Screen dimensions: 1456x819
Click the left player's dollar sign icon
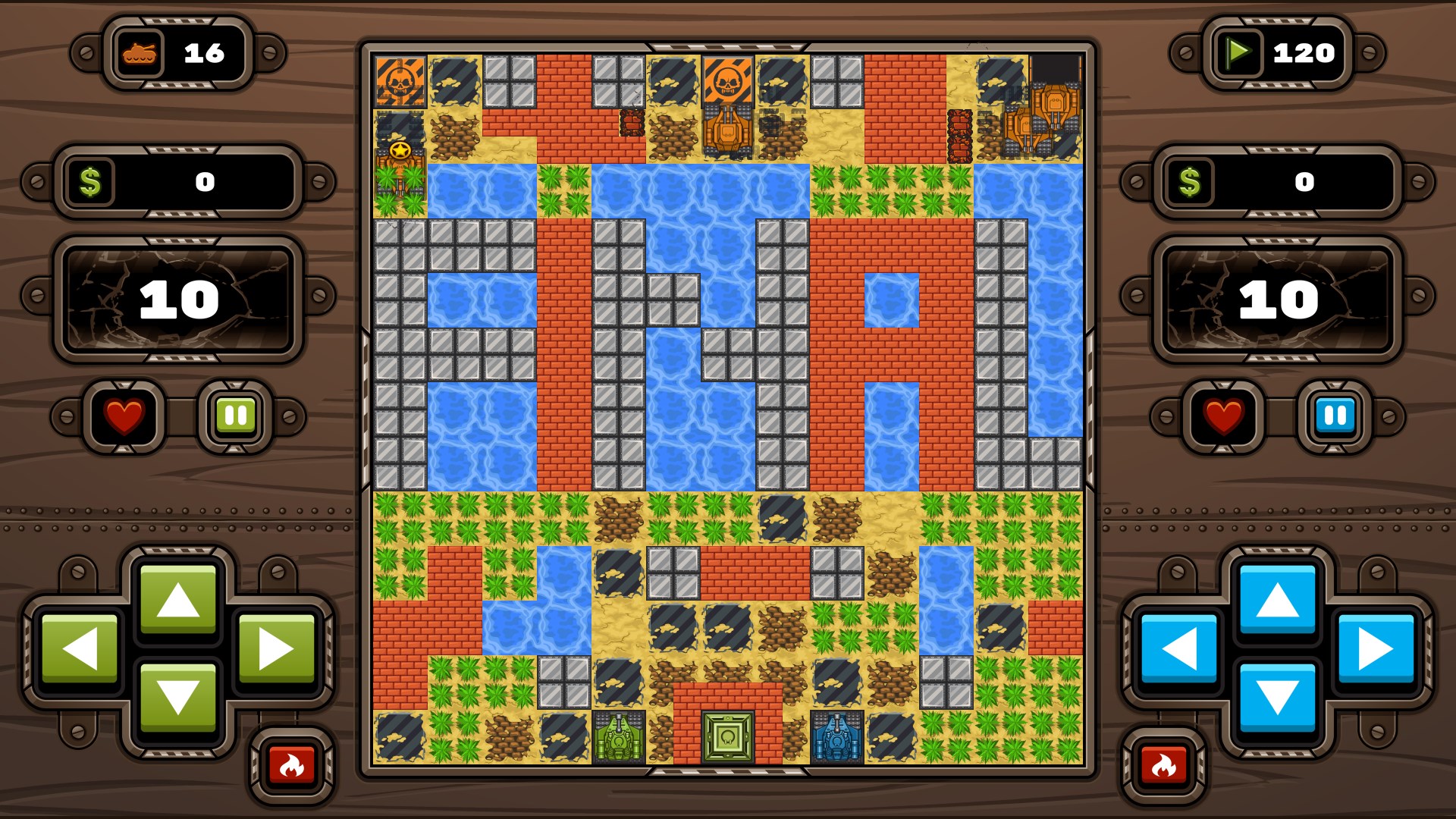click(x=90, y=180)
